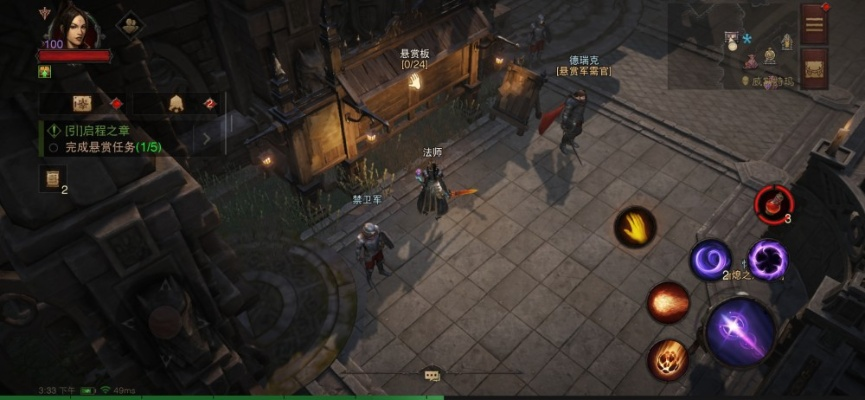
Task: Click the party members icon
Action: (129, 26)
